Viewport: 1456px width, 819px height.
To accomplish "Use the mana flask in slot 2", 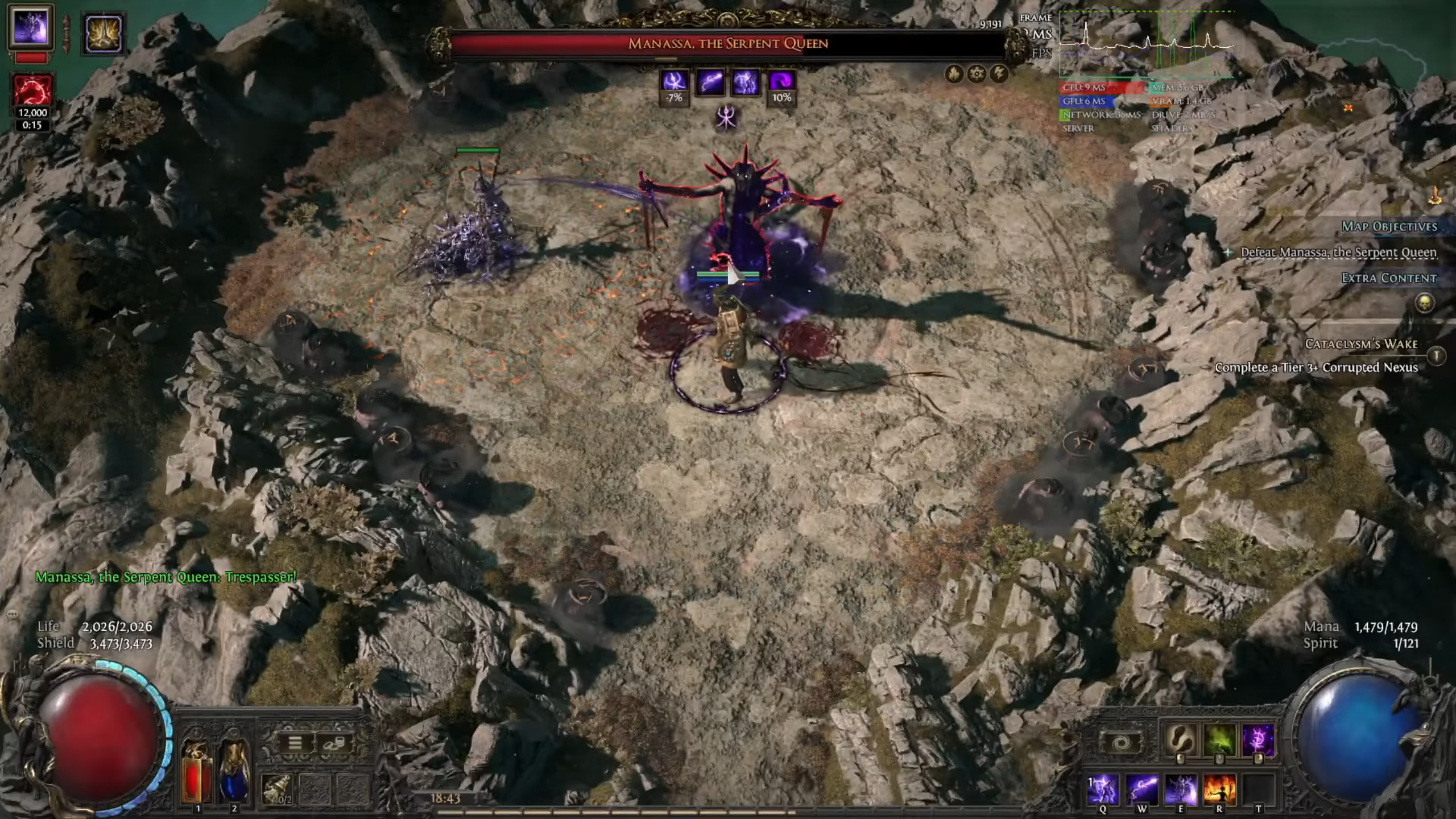I will pyautogui.click(x=233, y=772).
